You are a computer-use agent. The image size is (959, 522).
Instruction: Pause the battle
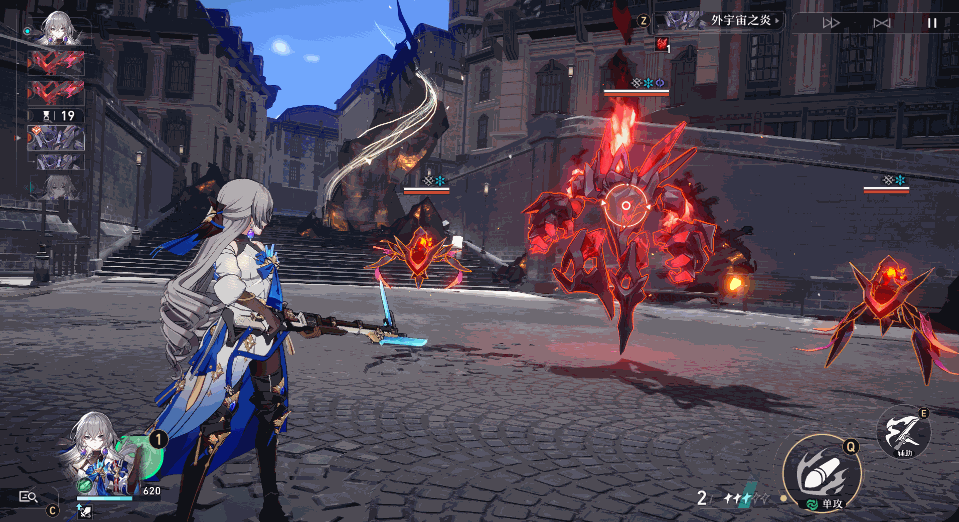point(932,22)
